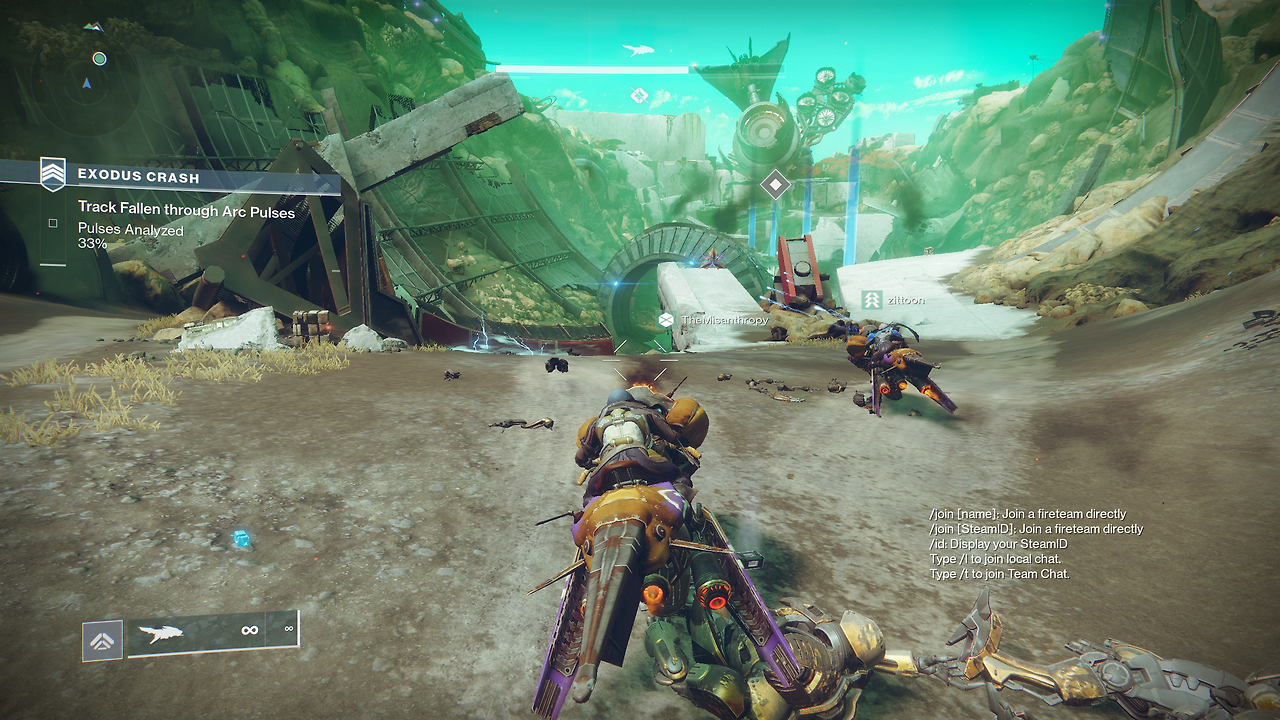Select the zittoon player nameplate

click(893, 299)
